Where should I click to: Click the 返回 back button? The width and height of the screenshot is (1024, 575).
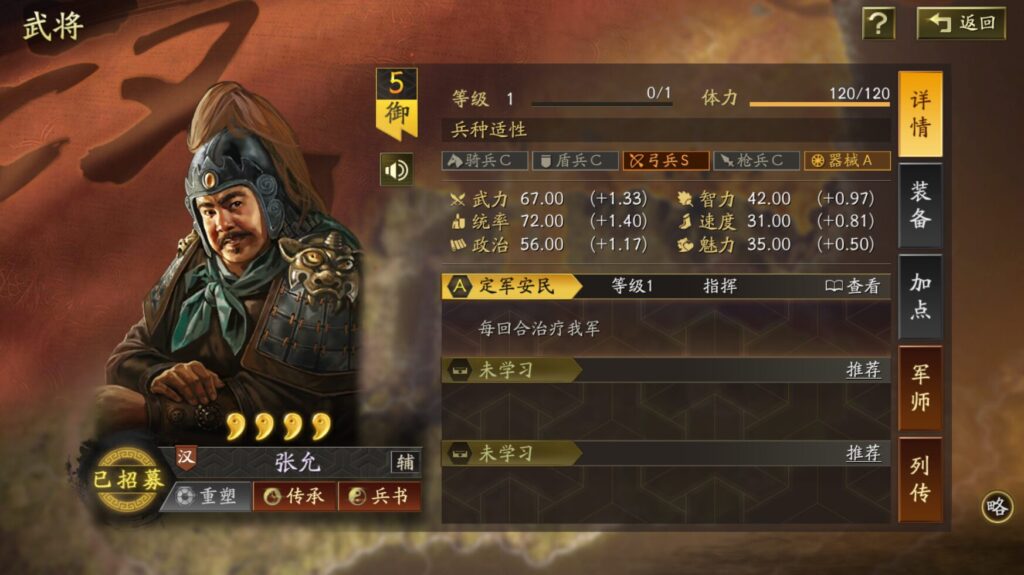[961, 23]
